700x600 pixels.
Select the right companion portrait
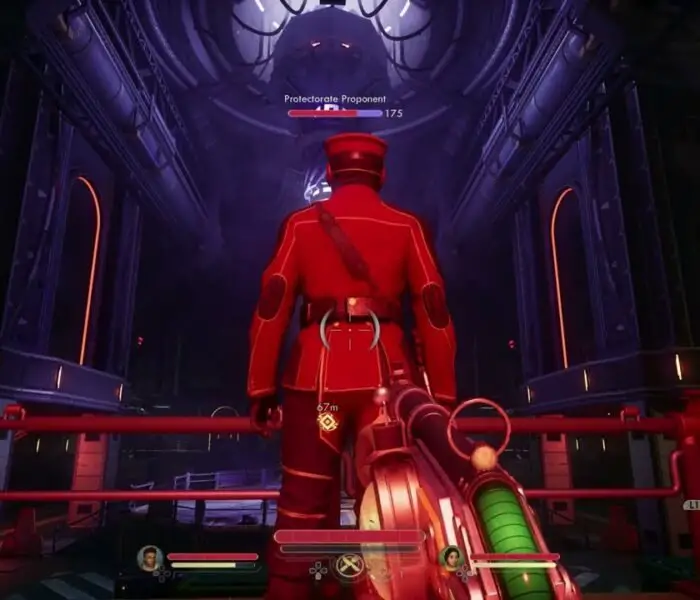point(450,558)
